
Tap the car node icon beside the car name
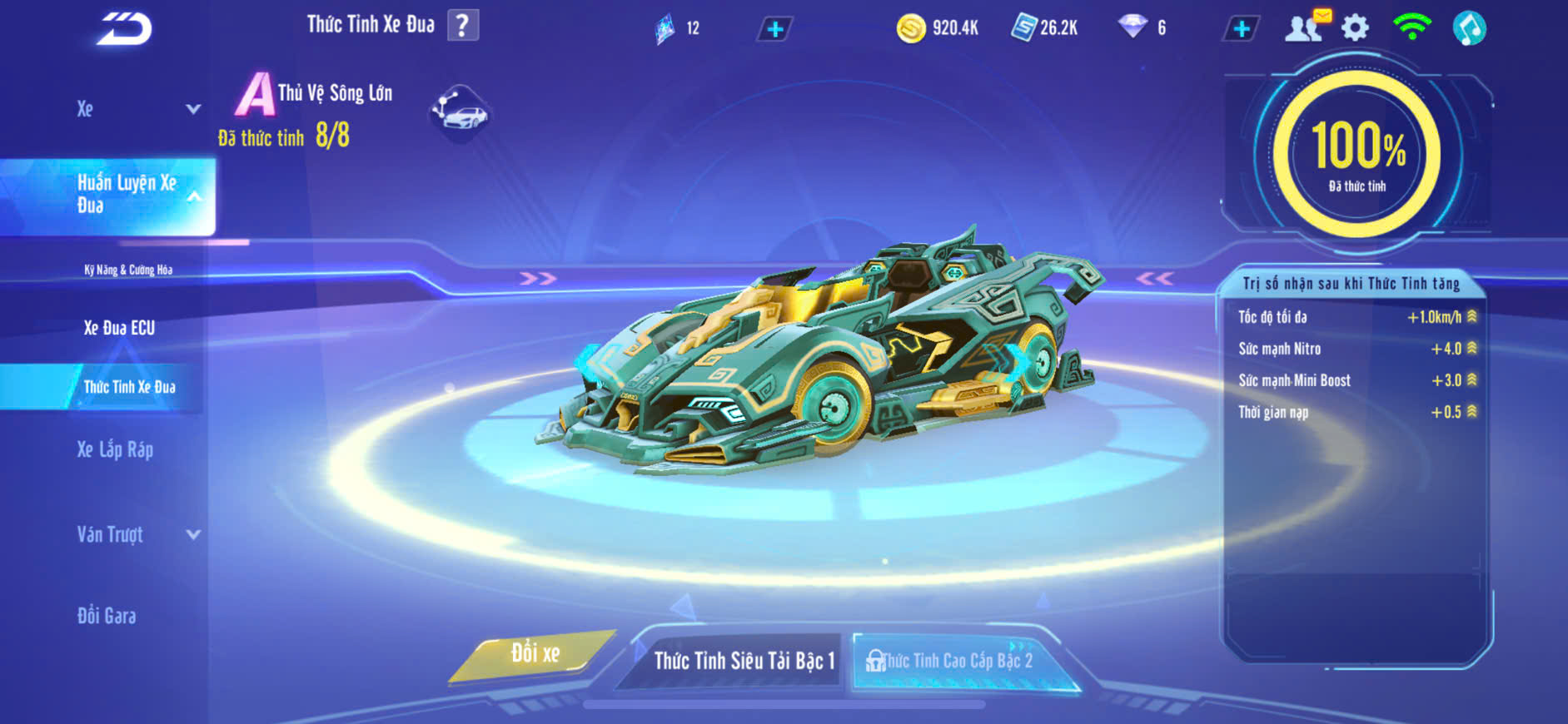460,113
